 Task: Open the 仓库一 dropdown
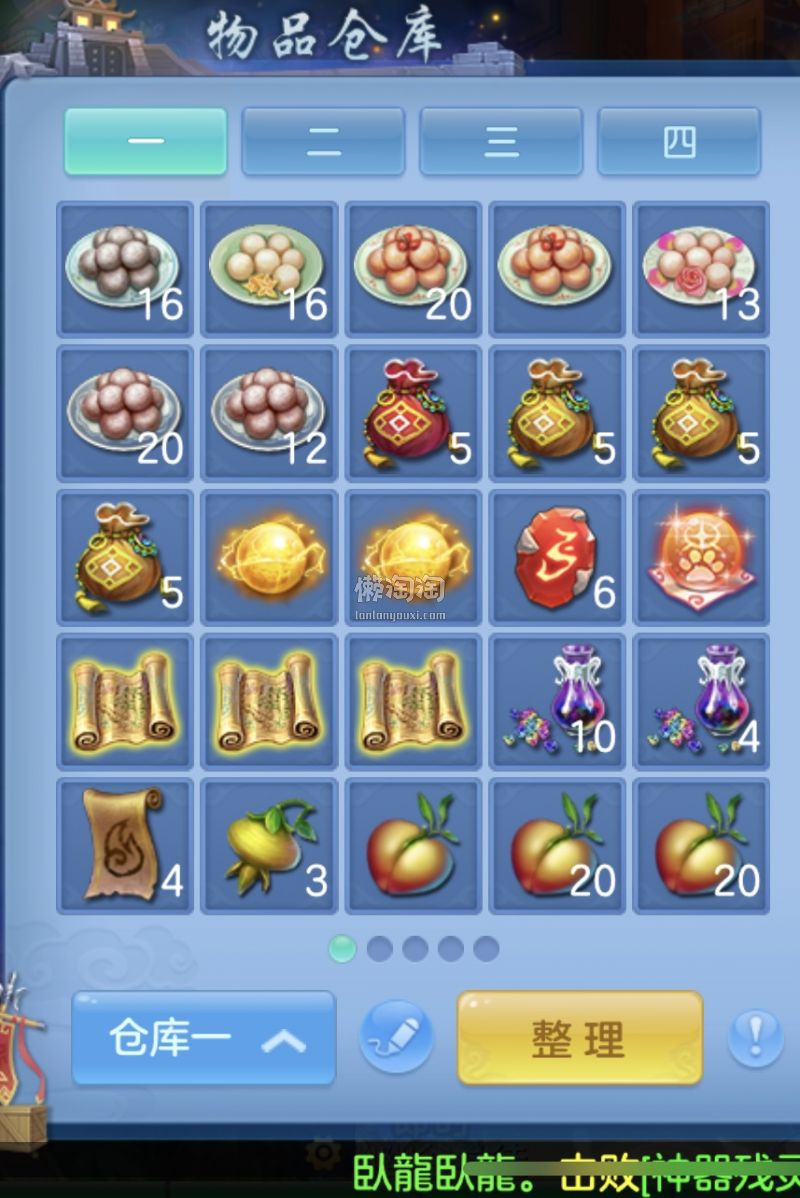(204, 1038)
